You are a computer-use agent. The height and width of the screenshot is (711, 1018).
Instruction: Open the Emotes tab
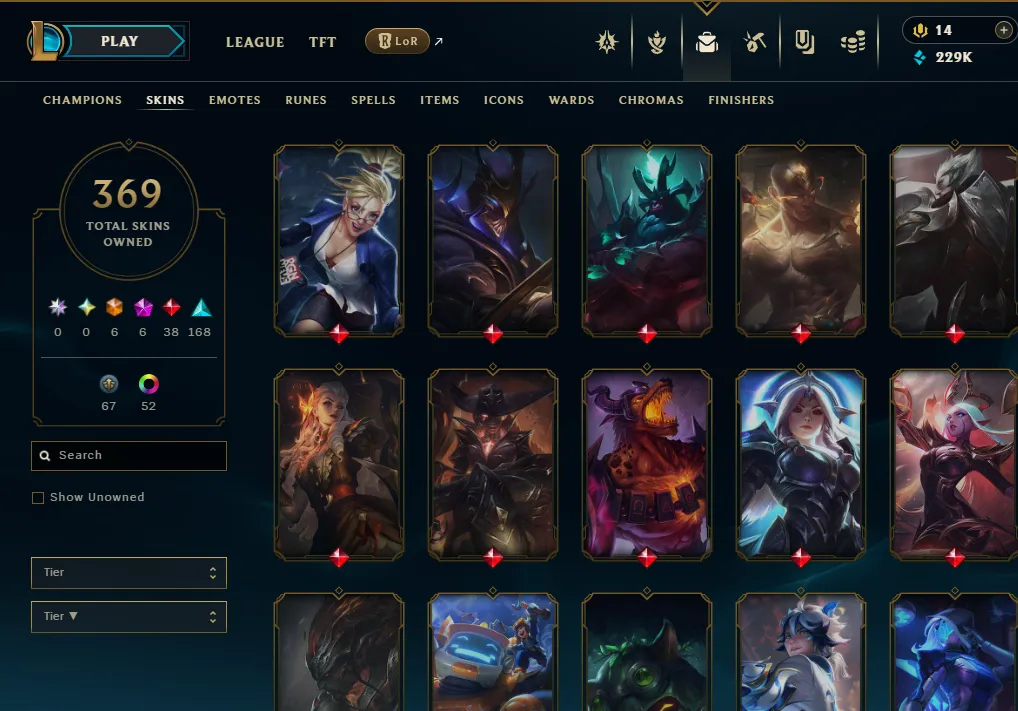pyautogui.click(x=235, y=100)
